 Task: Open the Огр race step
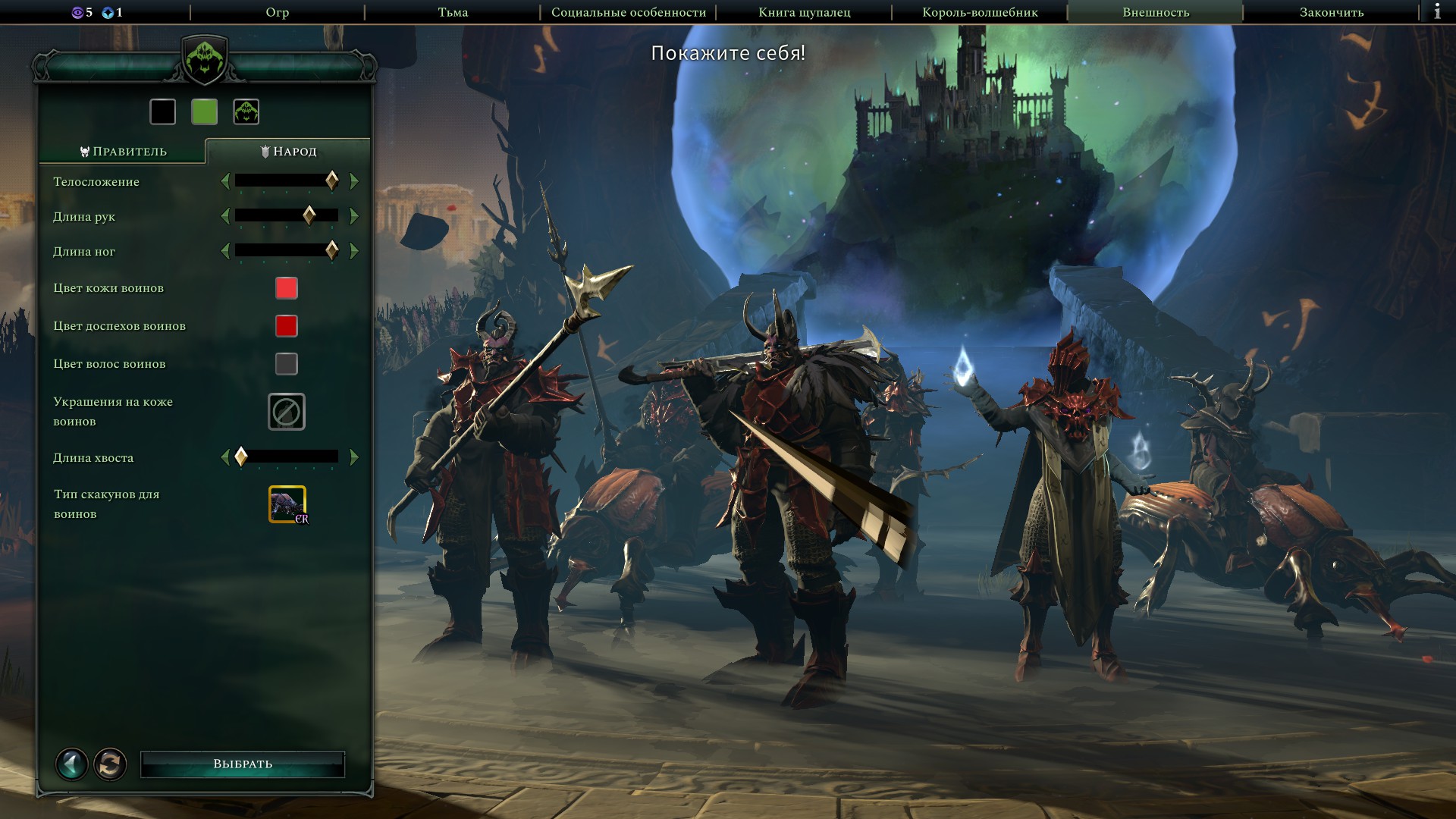pos(278,12)
